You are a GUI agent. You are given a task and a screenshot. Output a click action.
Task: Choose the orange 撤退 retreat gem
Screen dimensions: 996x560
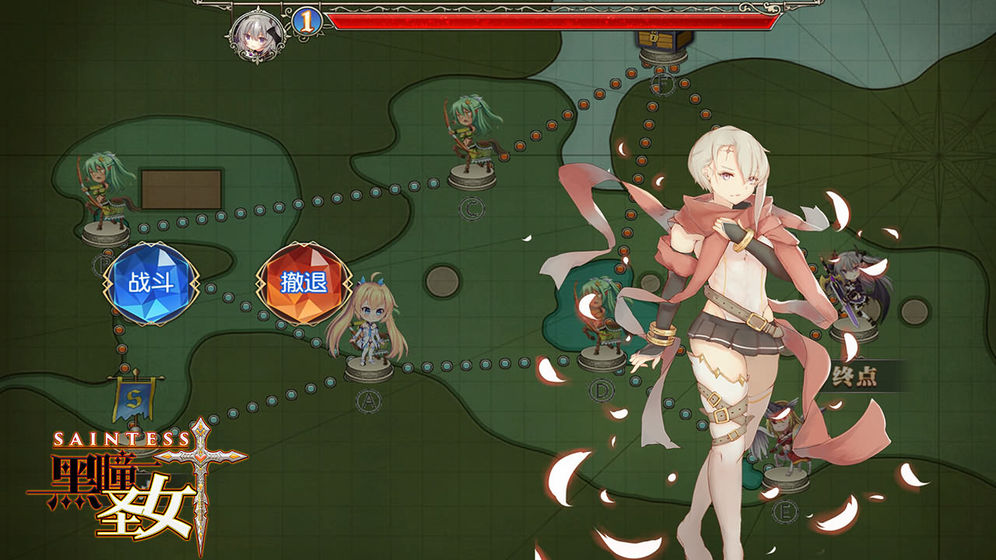point(303,282)
